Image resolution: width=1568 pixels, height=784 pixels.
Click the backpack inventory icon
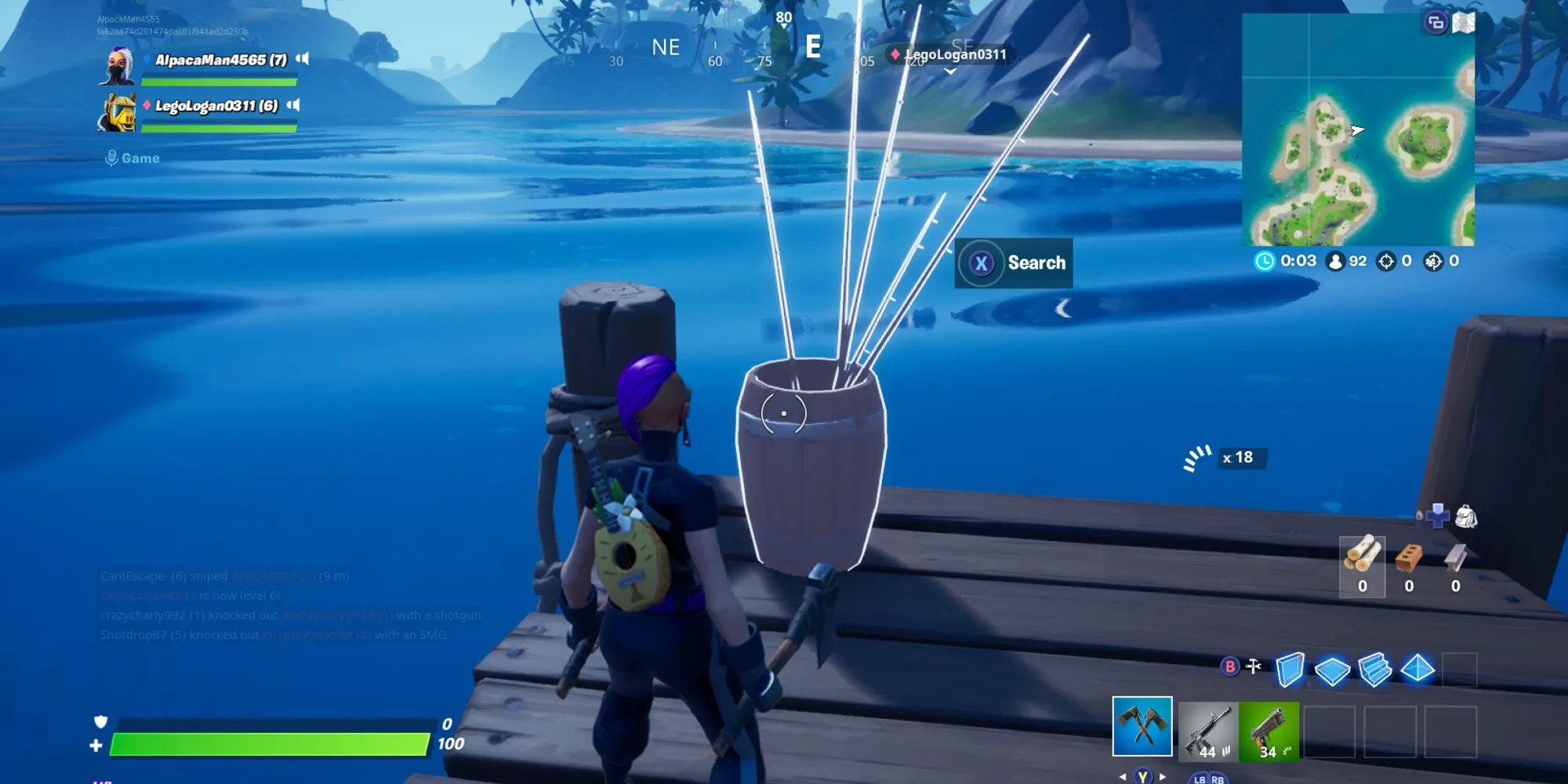[x=1465, y=517]
